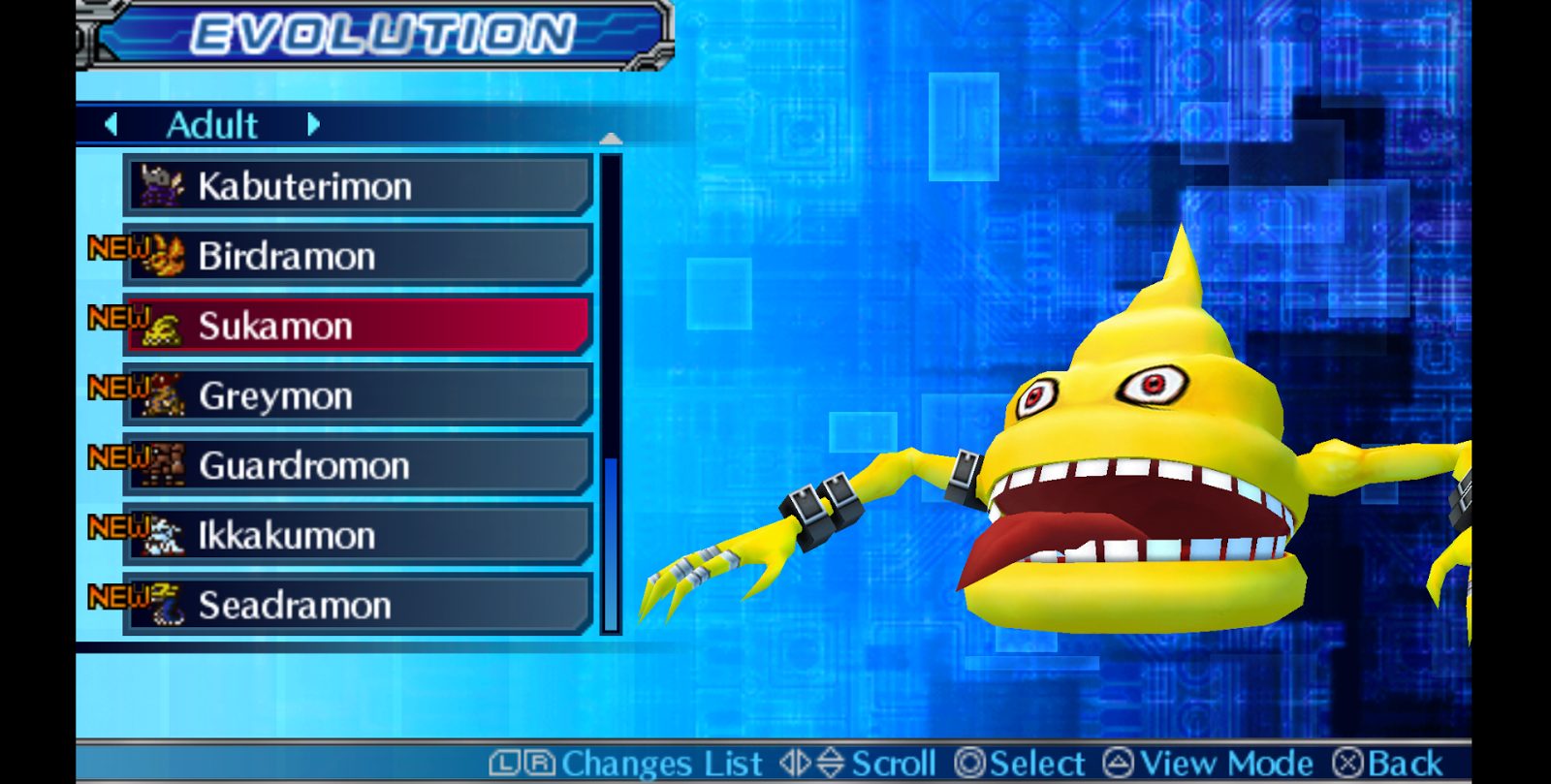1551x784 pixels.
Task: Open next category with right arrow
Action: pyautogui.click(x=313, y=125)
